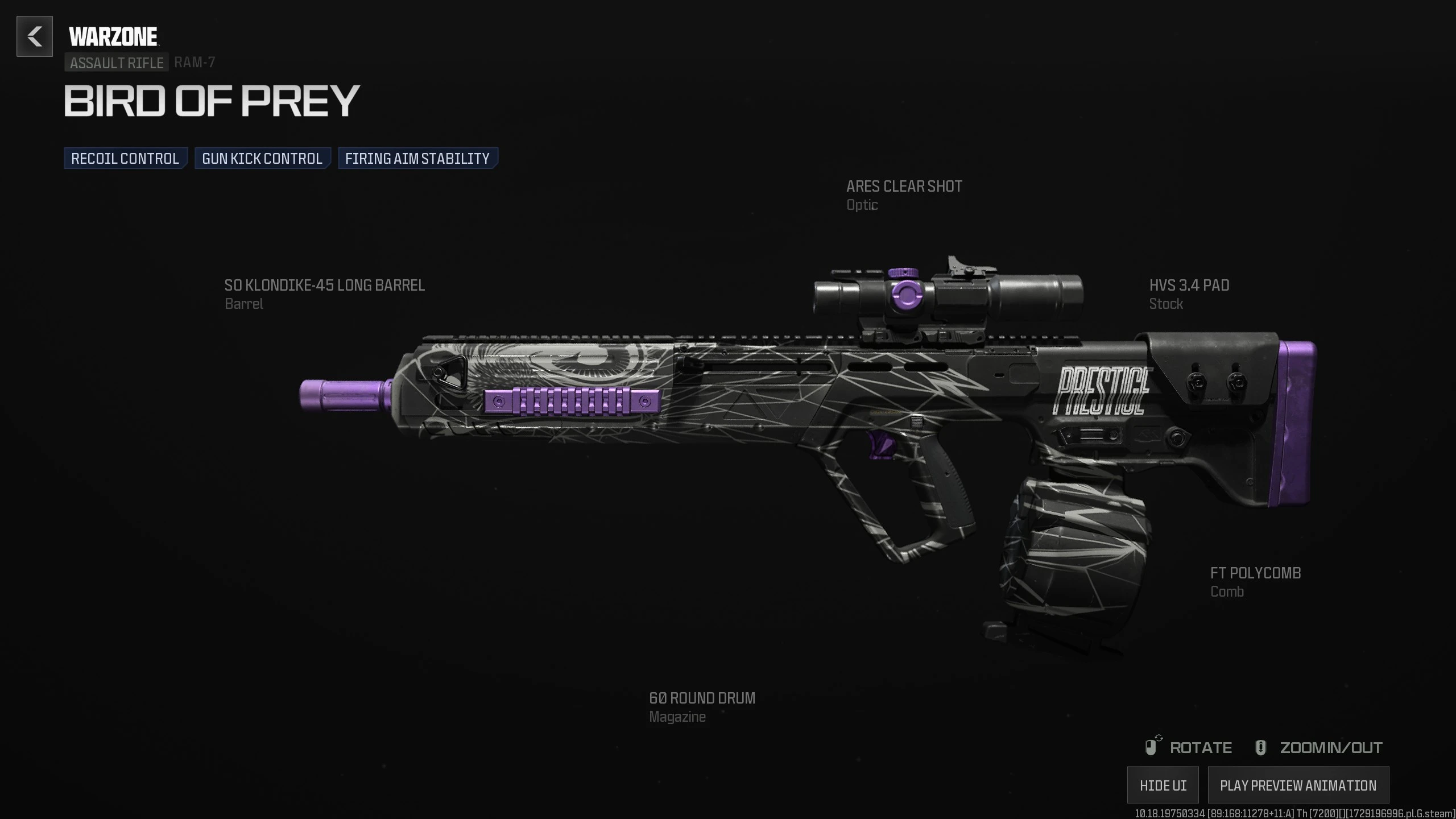
Task: Toggle the Firing Aim Stability perk tag
Action: coord(417,158)
